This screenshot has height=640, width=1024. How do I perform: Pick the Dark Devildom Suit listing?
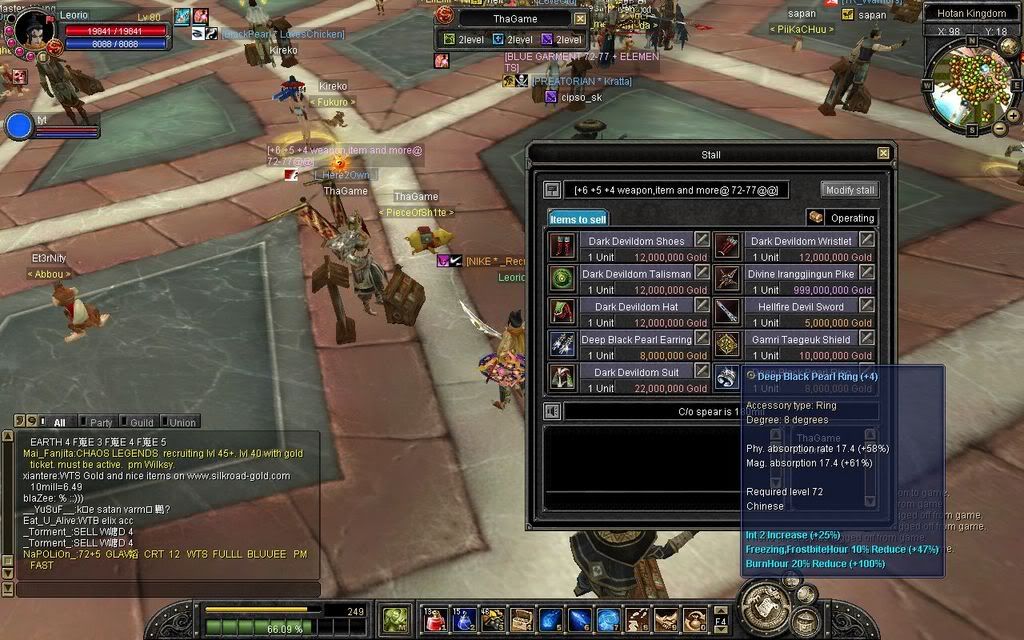635,373
